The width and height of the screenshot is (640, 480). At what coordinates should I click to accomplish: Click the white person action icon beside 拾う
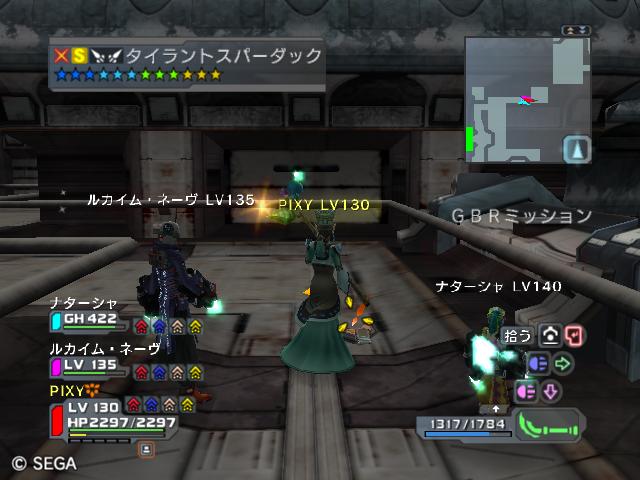549,335
